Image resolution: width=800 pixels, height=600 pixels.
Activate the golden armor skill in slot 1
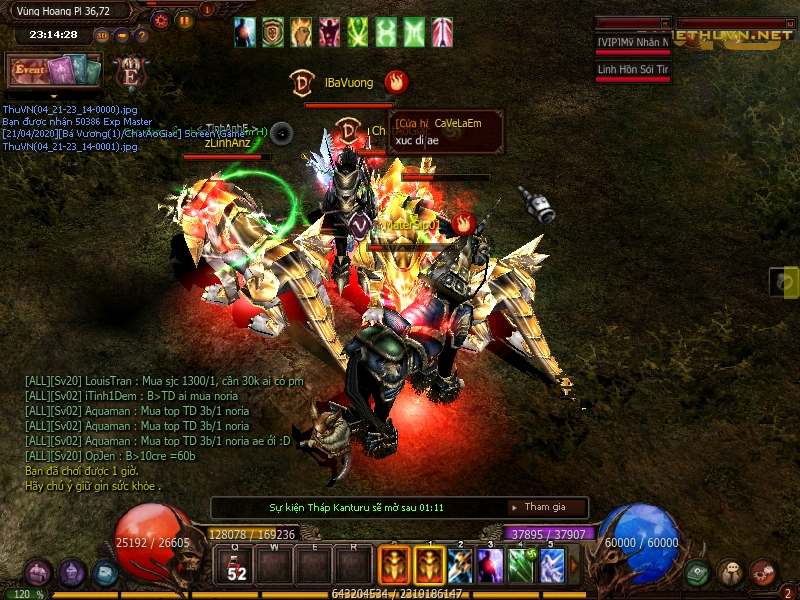coord(429,565)
